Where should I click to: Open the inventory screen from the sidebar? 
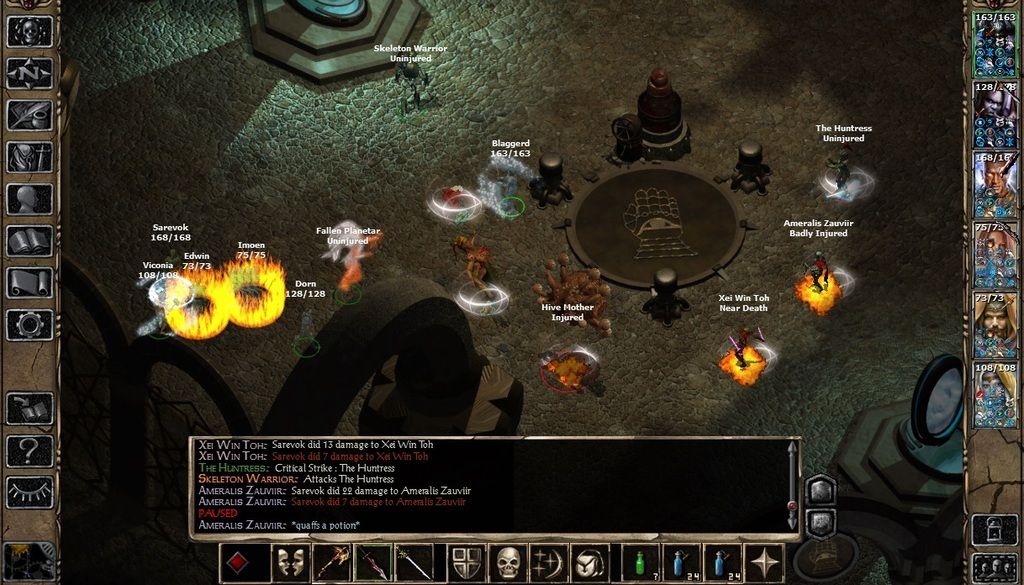tap(29, 157)
